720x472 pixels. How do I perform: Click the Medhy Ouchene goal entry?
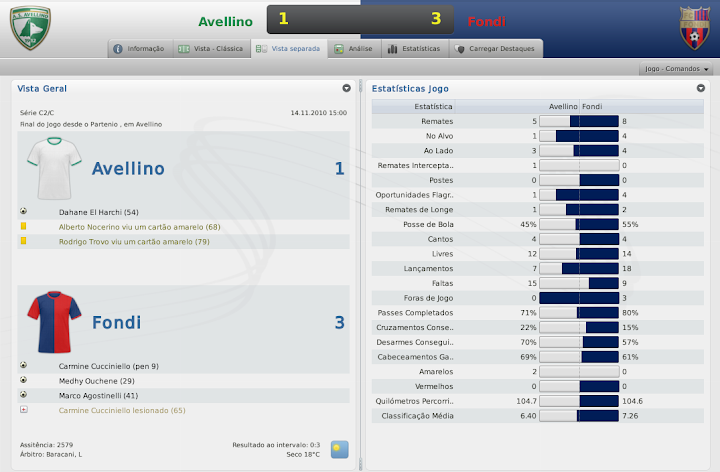pos(97,381)
